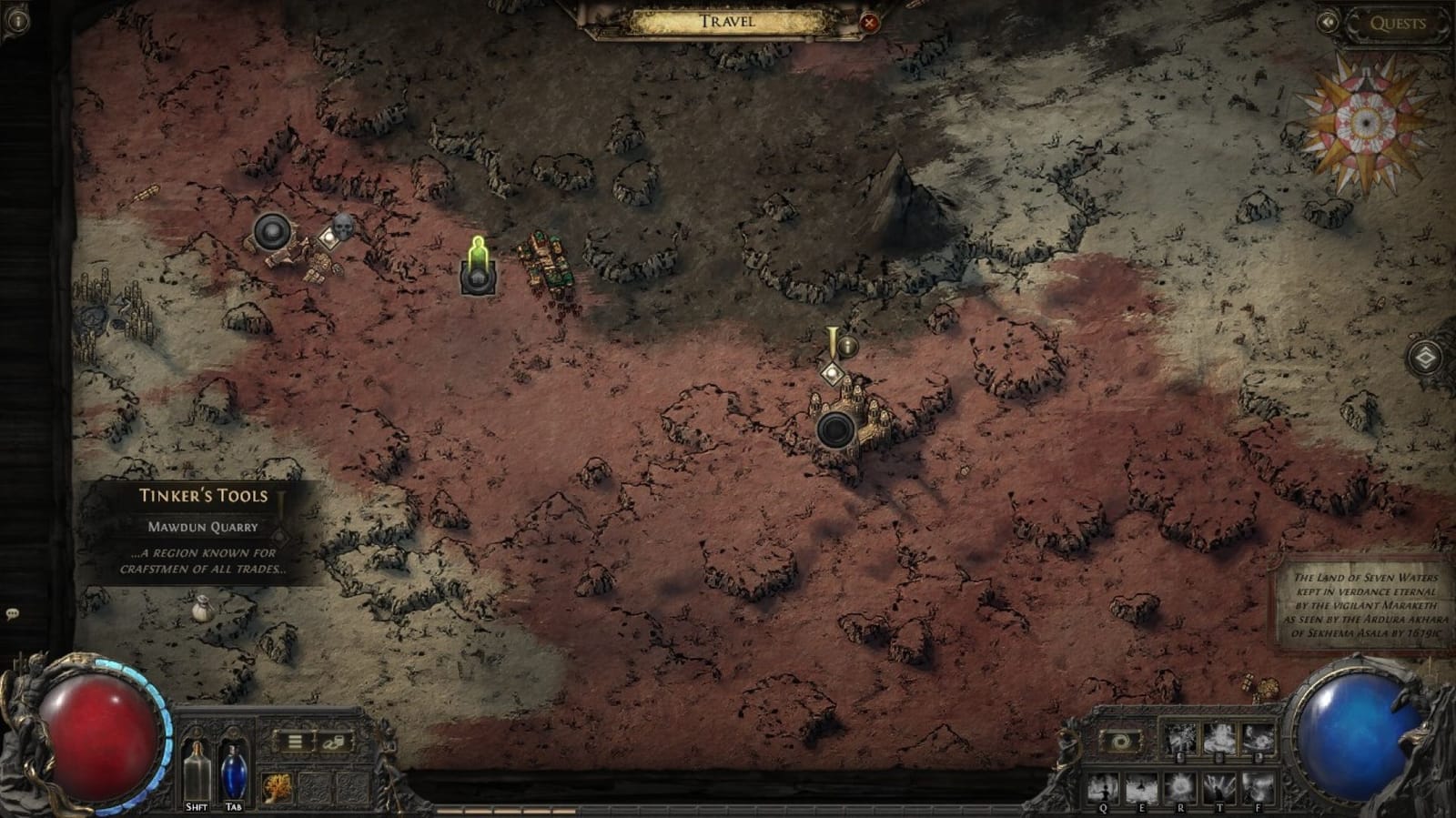1456x818 pixels.
Task: Activate the skill bound to F
Action: point(1258,787)
